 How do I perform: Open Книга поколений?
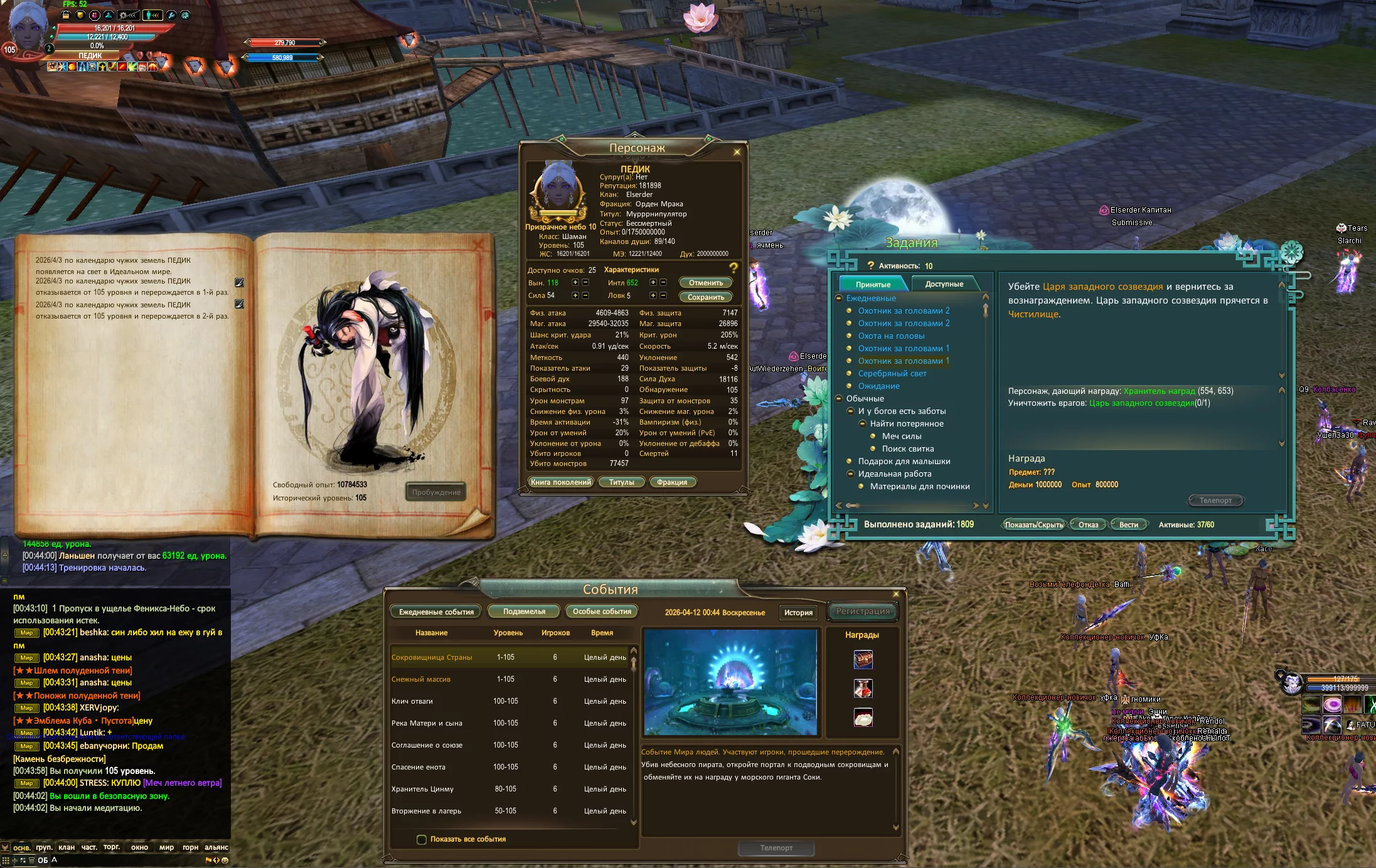click(x=560, y=482)
